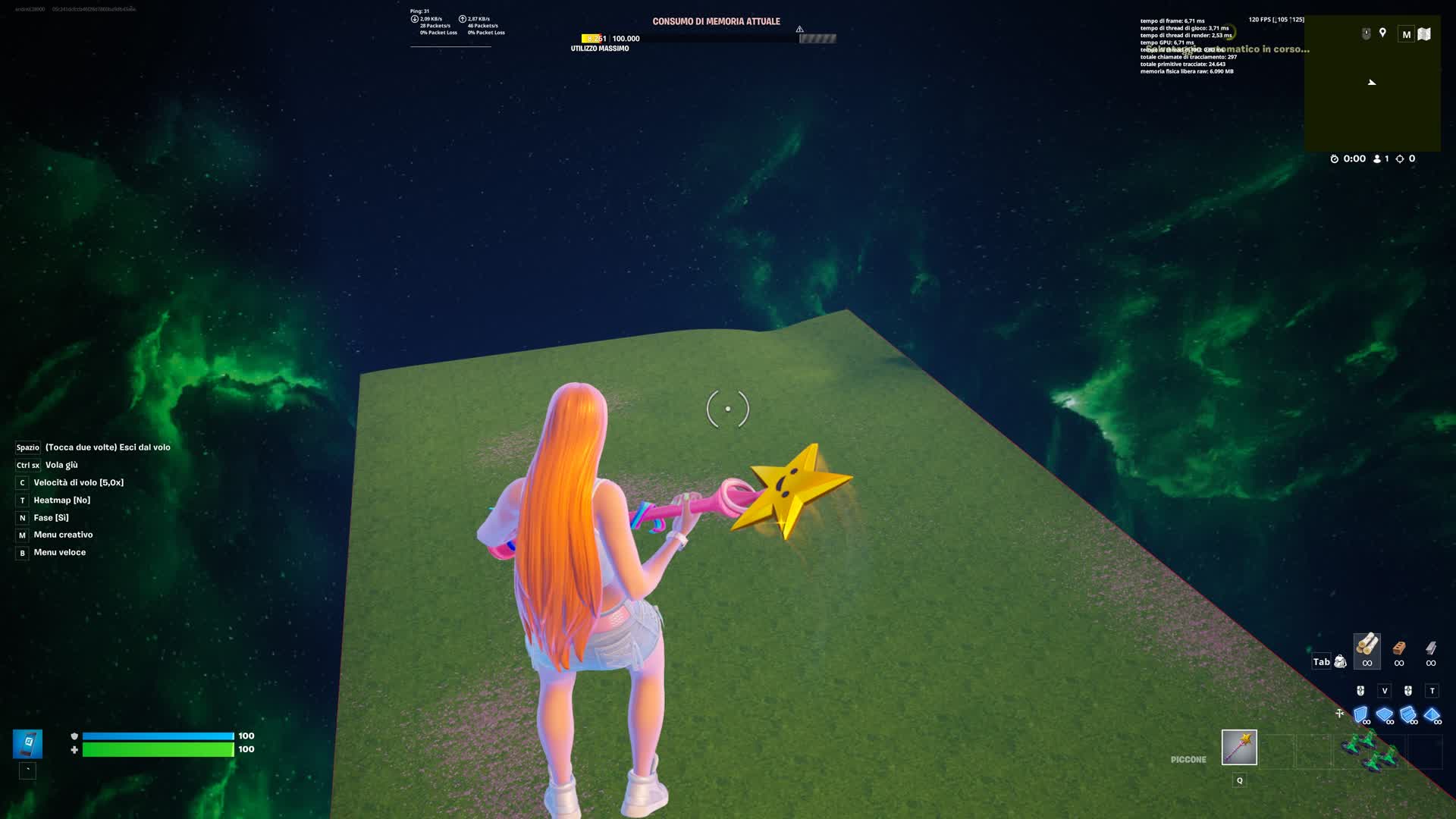Click the waypoint marker above the minimap
Image resolution: width=1456 pixels, height=819 pixels.
1383,33
